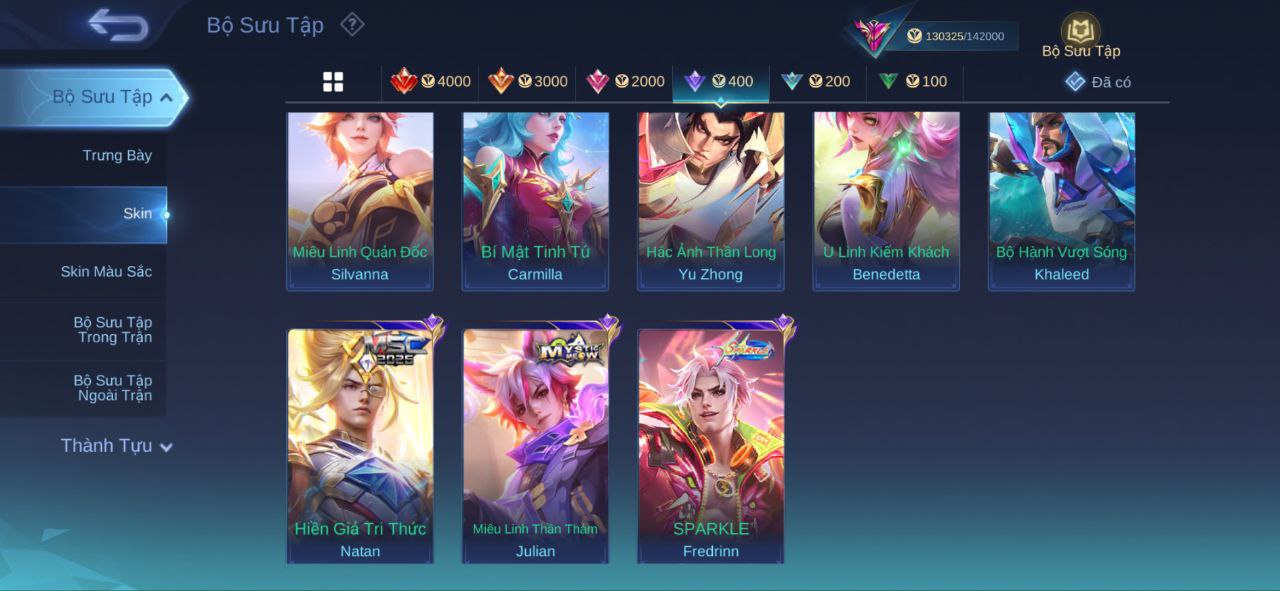Pick Khaleed's Bộ Hành Vượt Sóng skin
This screenshot has height=591, width=1280.
coord(1062,200)
